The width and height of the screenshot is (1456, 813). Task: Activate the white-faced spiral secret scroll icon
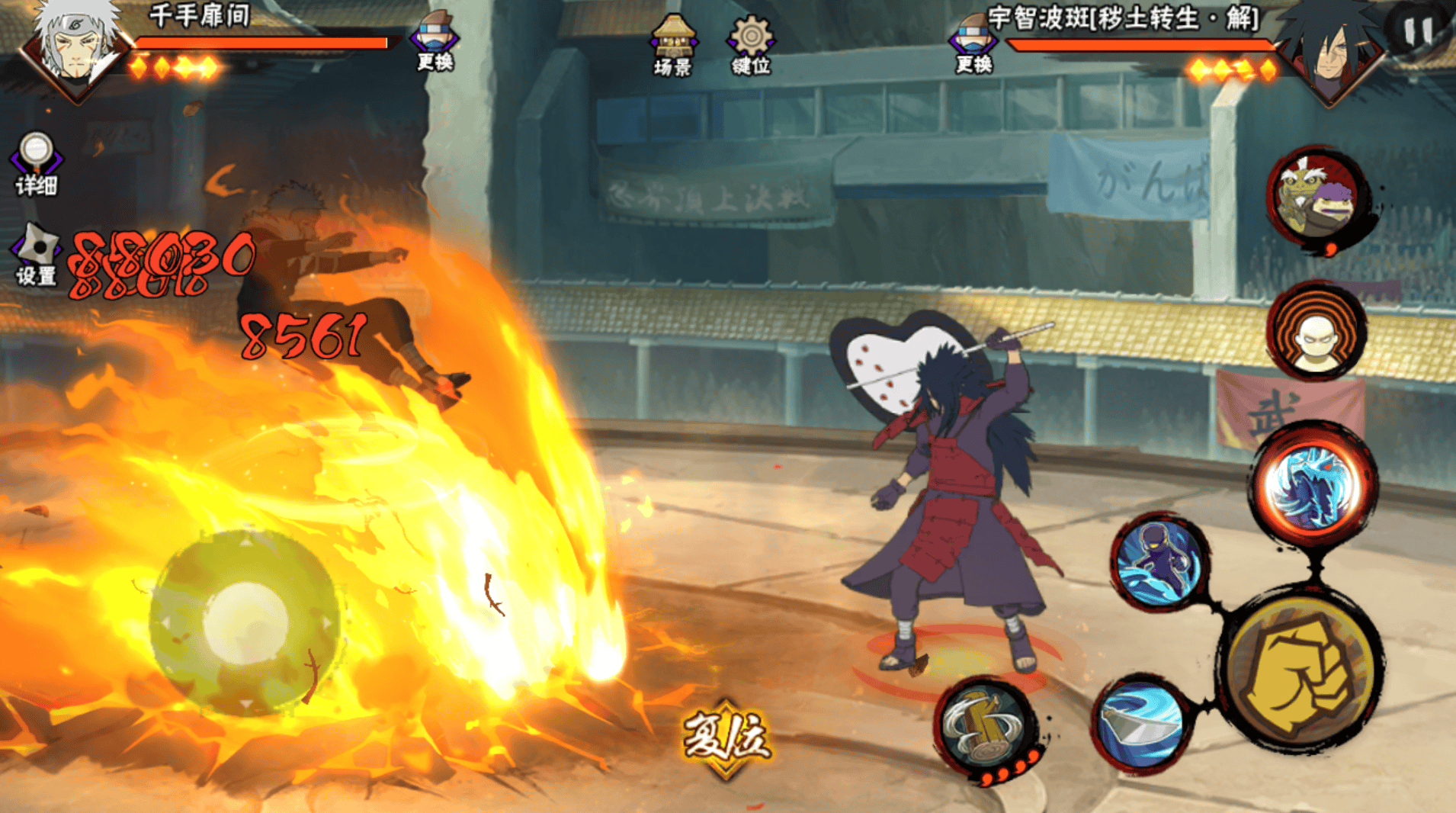pyautogui.click(x=1316, y=333)
